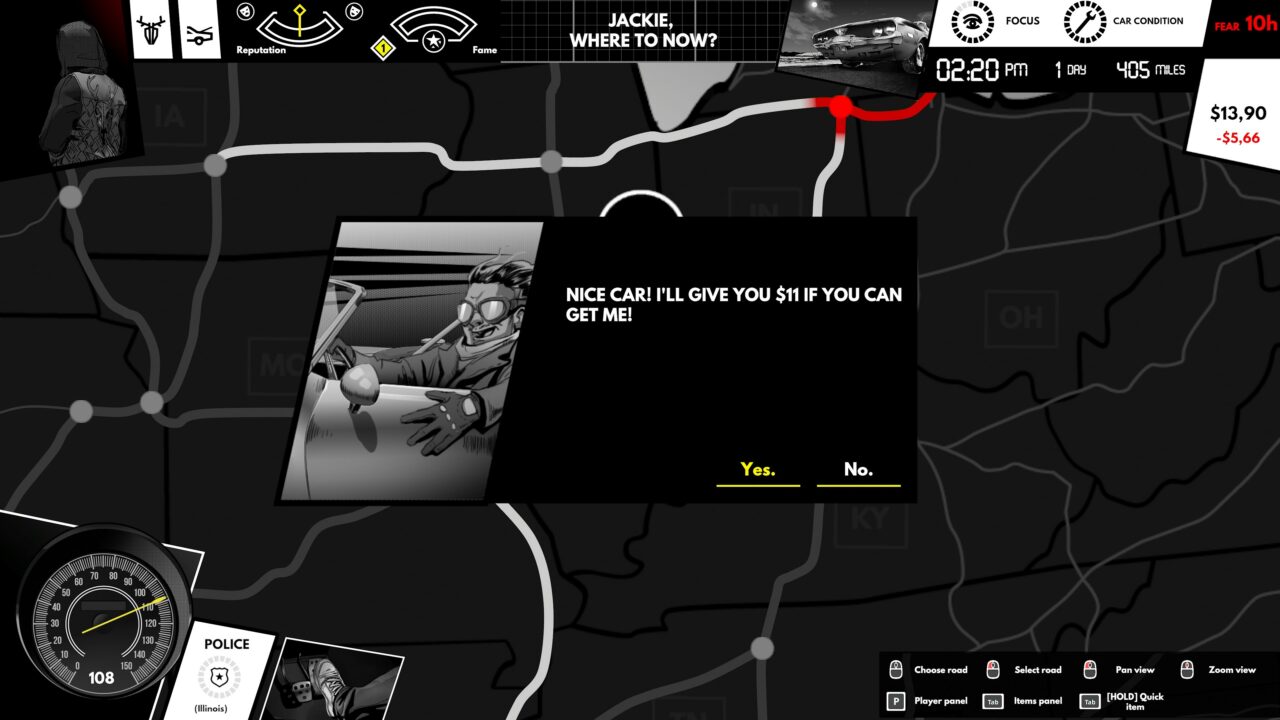Decline the $11 race offer with No
Viewport: 1280px width, 720px height.
[858, 469]
